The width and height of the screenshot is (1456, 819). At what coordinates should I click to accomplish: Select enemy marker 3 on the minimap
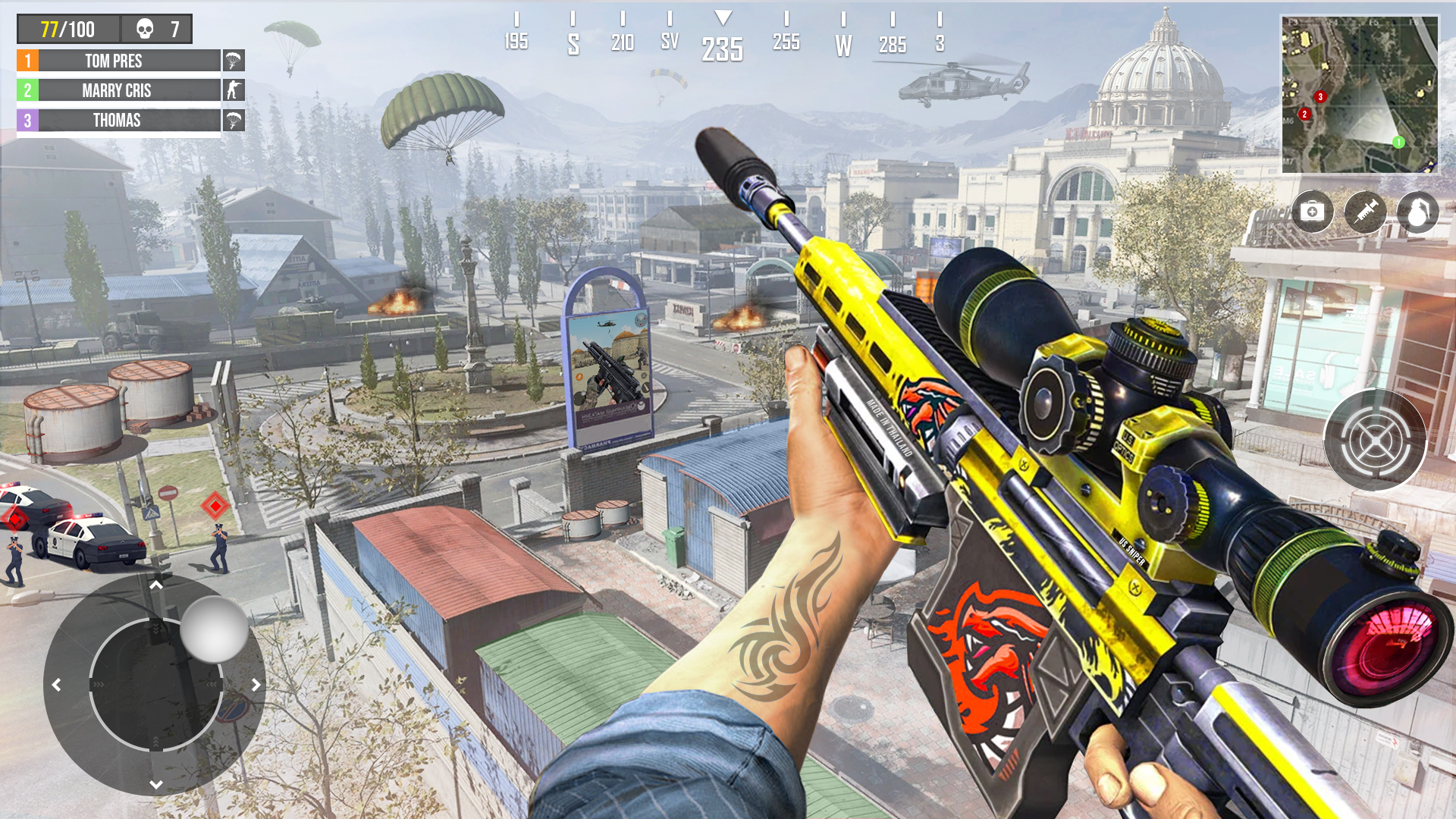1319,96
